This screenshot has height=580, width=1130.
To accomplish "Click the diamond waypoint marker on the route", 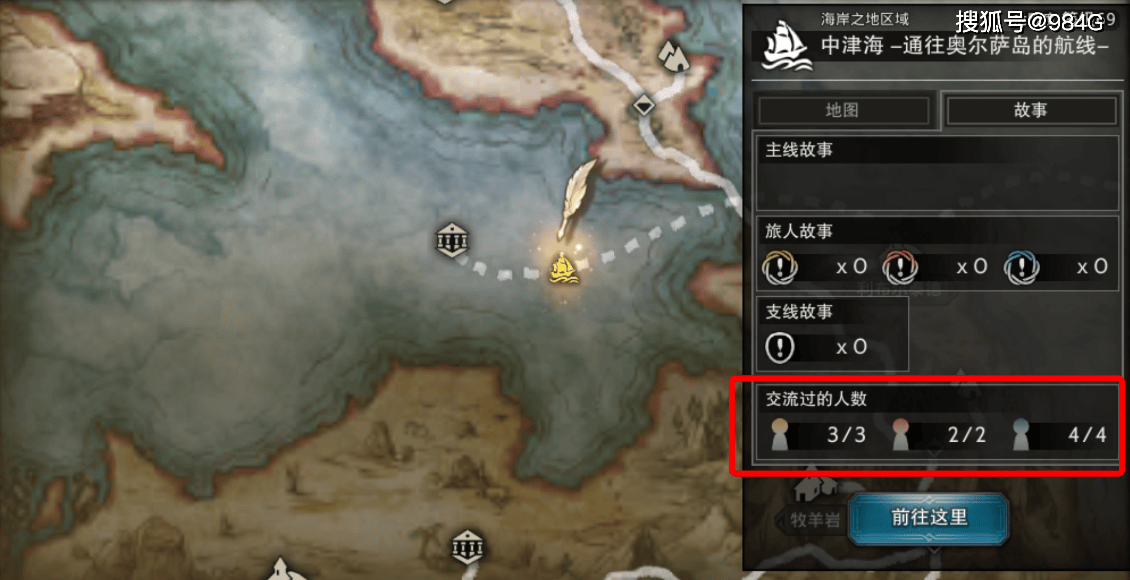I will [644, 104].
